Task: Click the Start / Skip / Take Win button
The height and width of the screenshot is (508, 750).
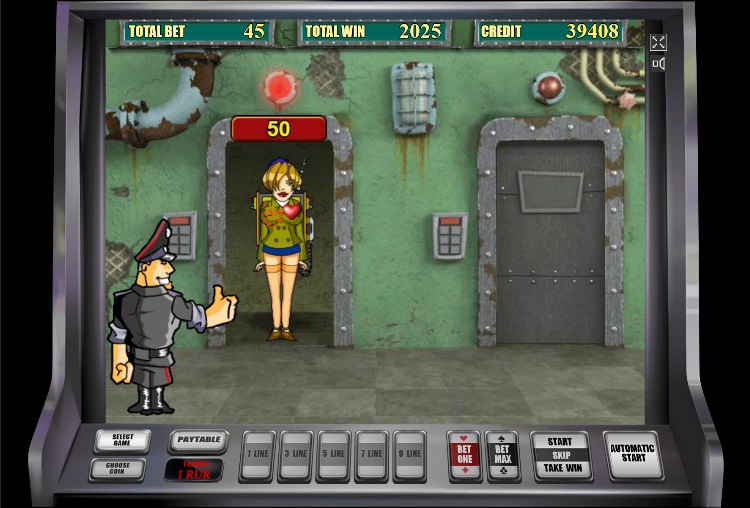Action: [x=560, y=455]
